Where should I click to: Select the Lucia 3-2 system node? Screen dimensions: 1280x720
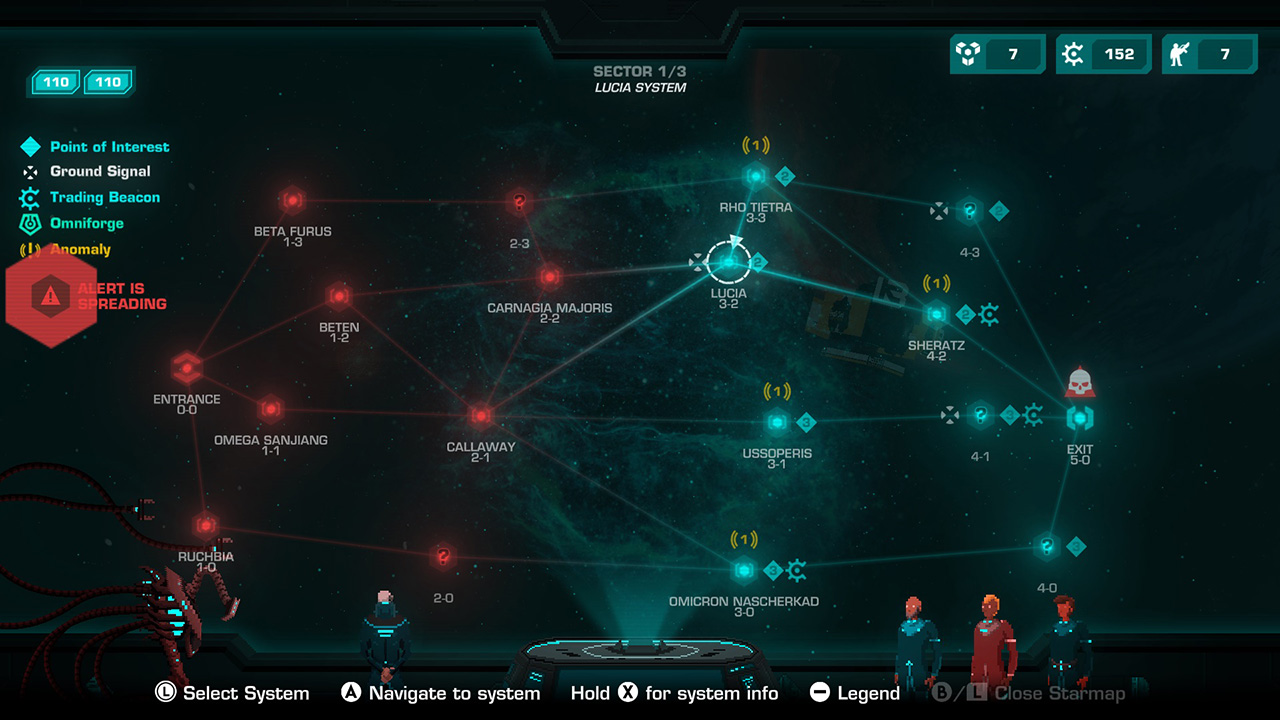[x=729, y=263]
